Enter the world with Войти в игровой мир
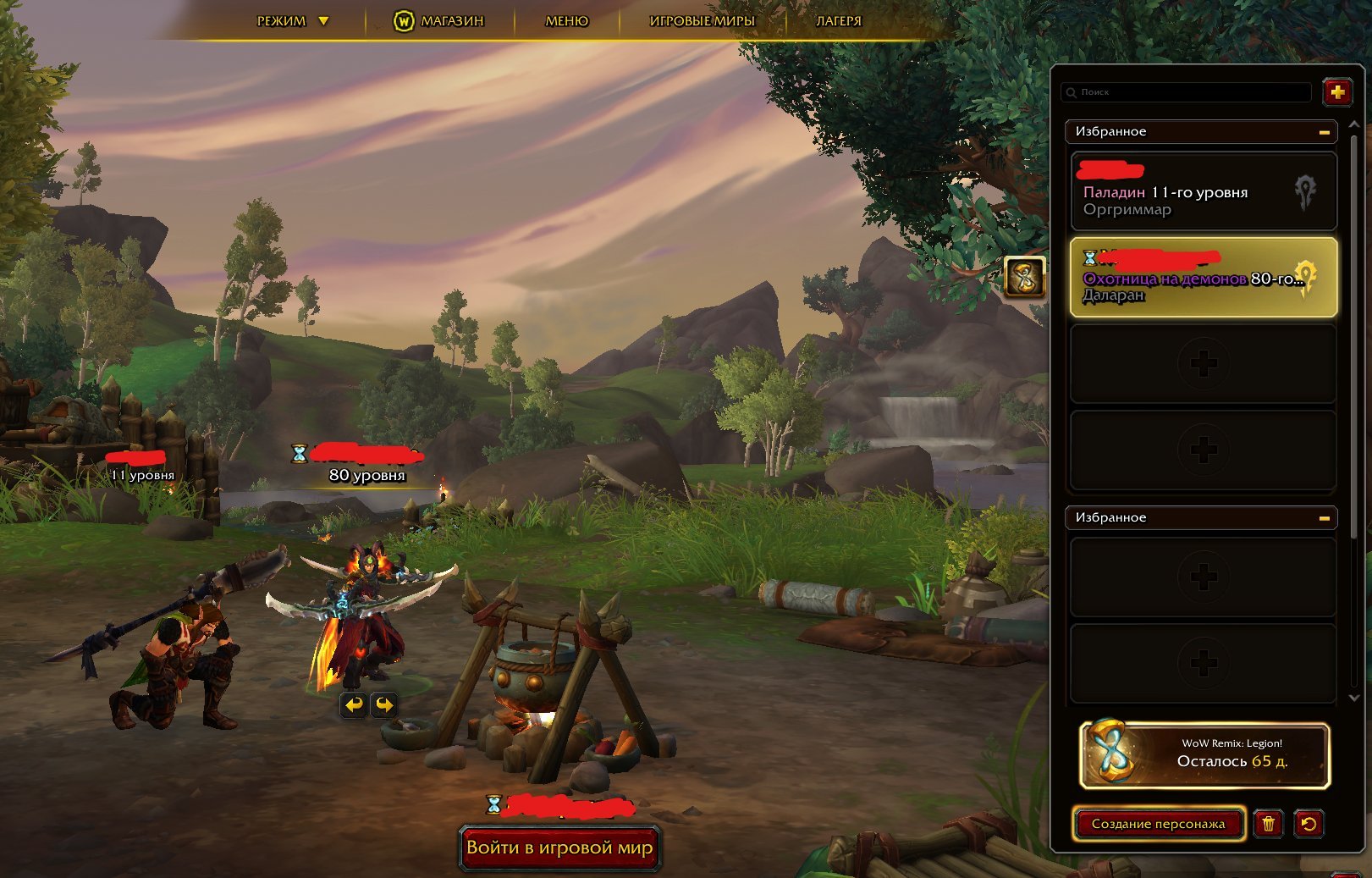 click(x=559, y=848)
